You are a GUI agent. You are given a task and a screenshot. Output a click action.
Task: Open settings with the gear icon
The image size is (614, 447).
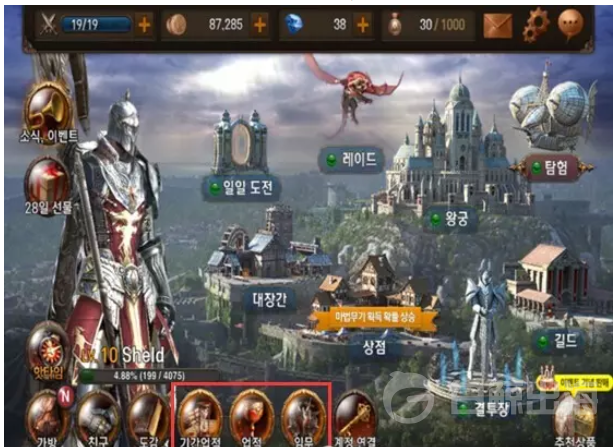(537, 23)
